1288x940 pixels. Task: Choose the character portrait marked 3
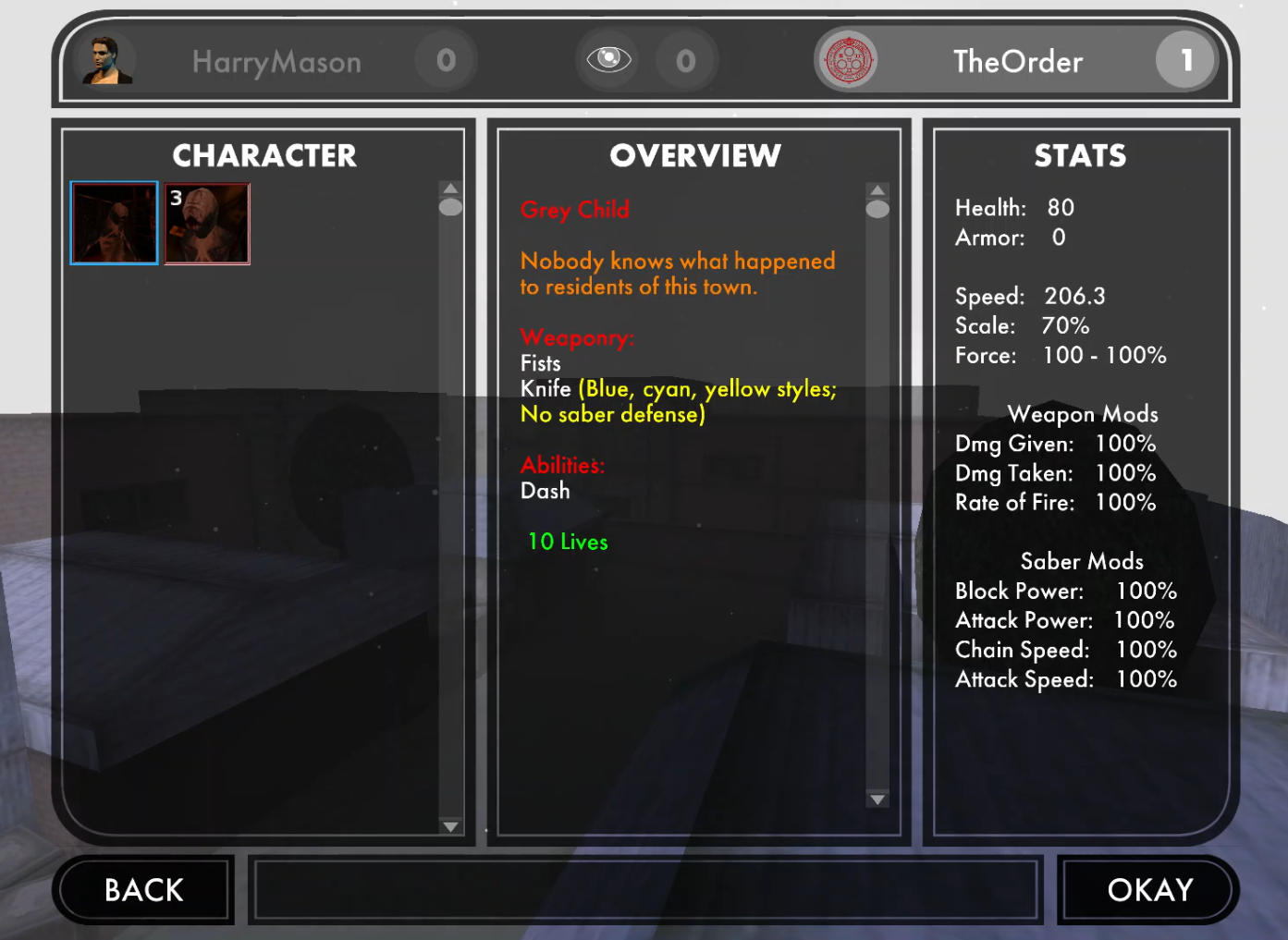click(207, 224)
